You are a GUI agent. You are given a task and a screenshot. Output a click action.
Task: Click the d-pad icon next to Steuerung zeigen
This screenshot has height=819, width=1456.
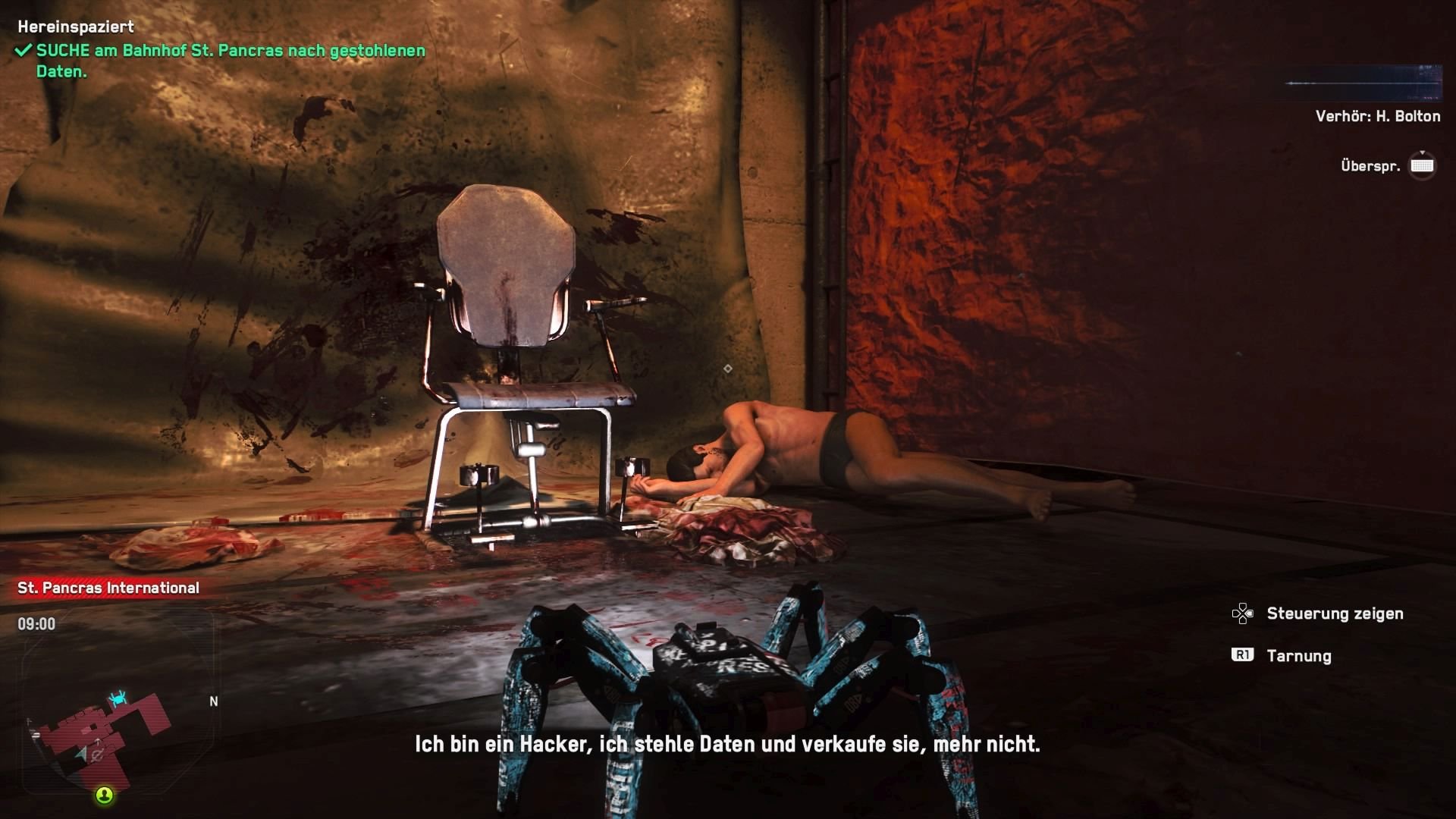(1242, 614)
